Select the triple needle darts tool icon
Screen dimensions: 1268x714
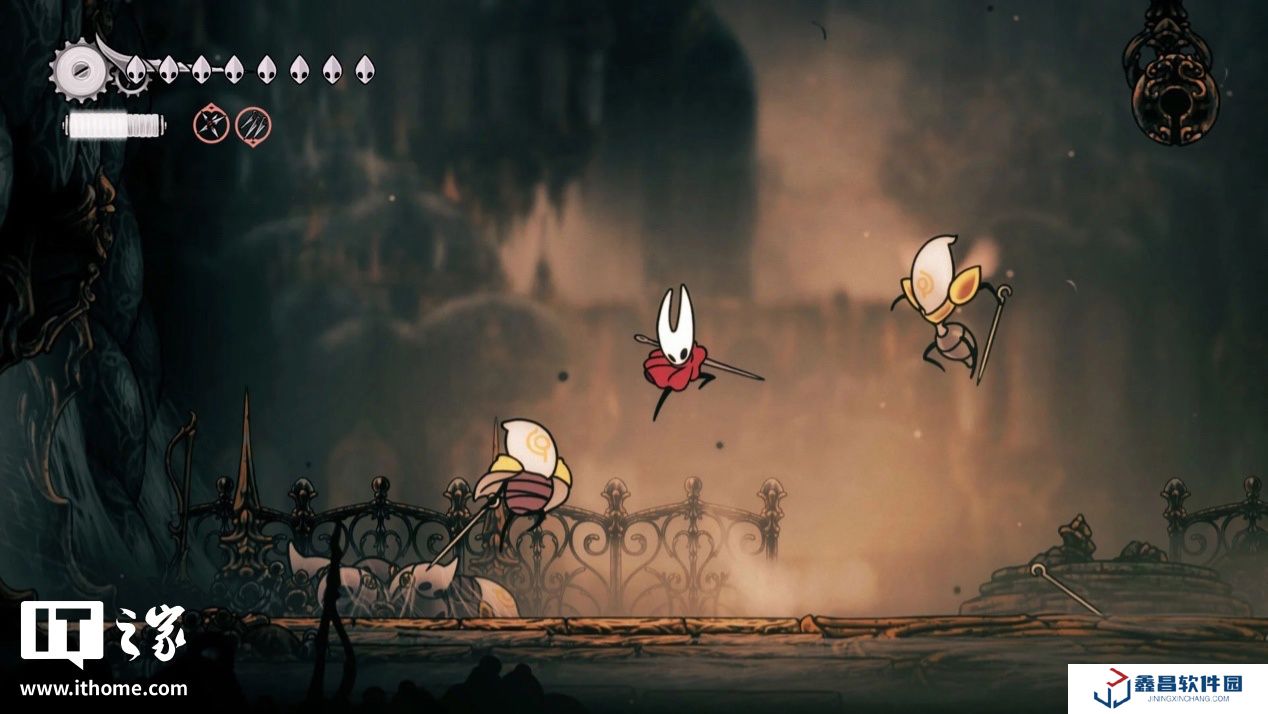click(253, 125)
